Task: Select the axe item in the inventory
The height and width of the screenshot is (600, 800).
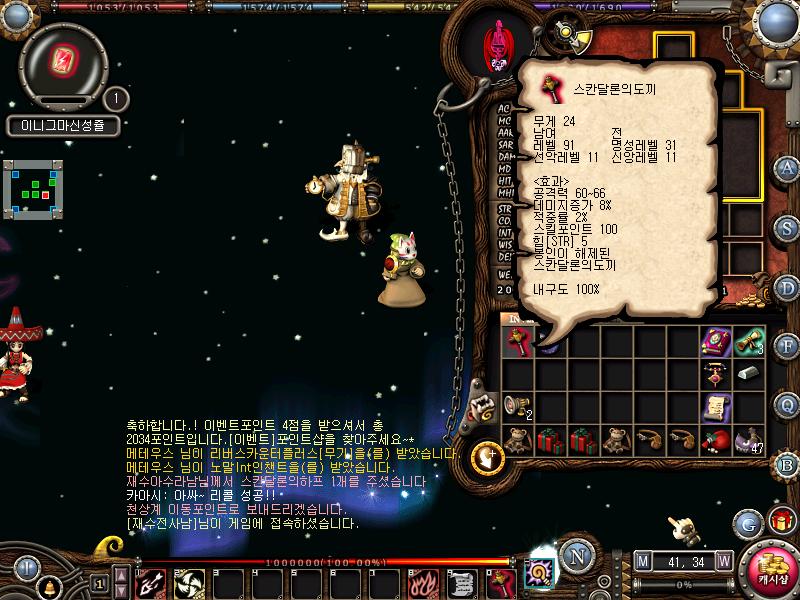Action: (x=517, y=342)
